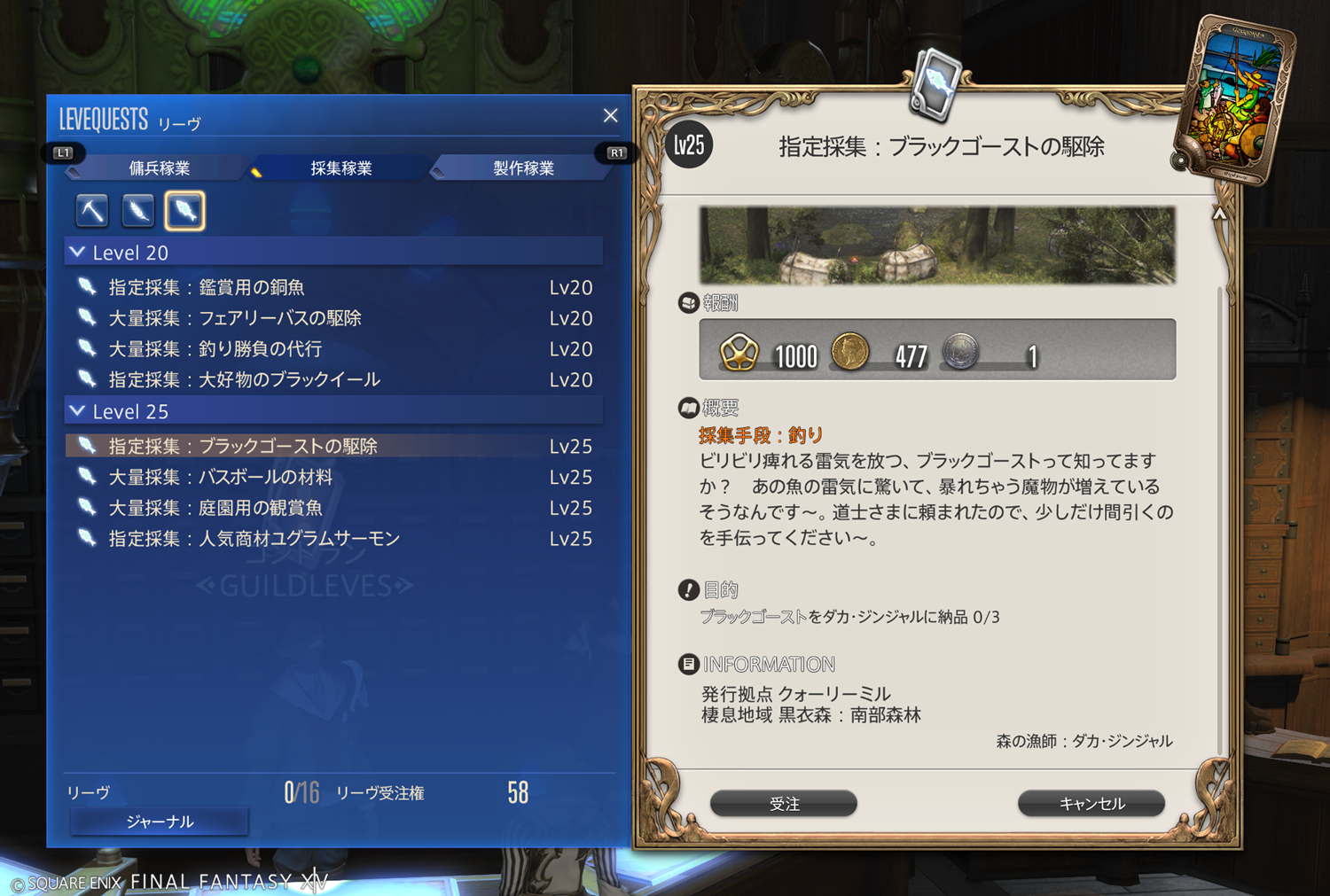Open the 庭園用の観賞魚 levequest
Image resolution: width=1330 pixels, height=896 pixels.
pos(215,508)
